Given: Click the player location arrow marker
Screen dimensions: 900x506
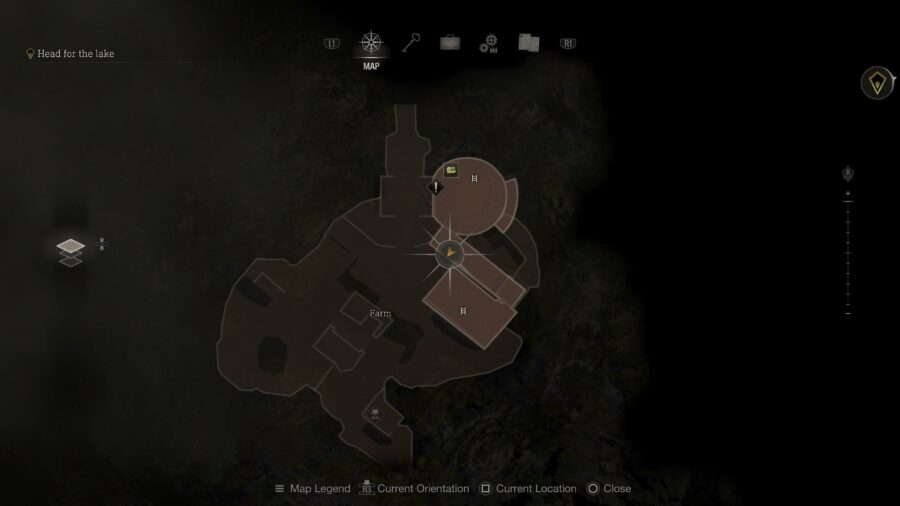Looking at the screenshot, I should pos(452,254).
